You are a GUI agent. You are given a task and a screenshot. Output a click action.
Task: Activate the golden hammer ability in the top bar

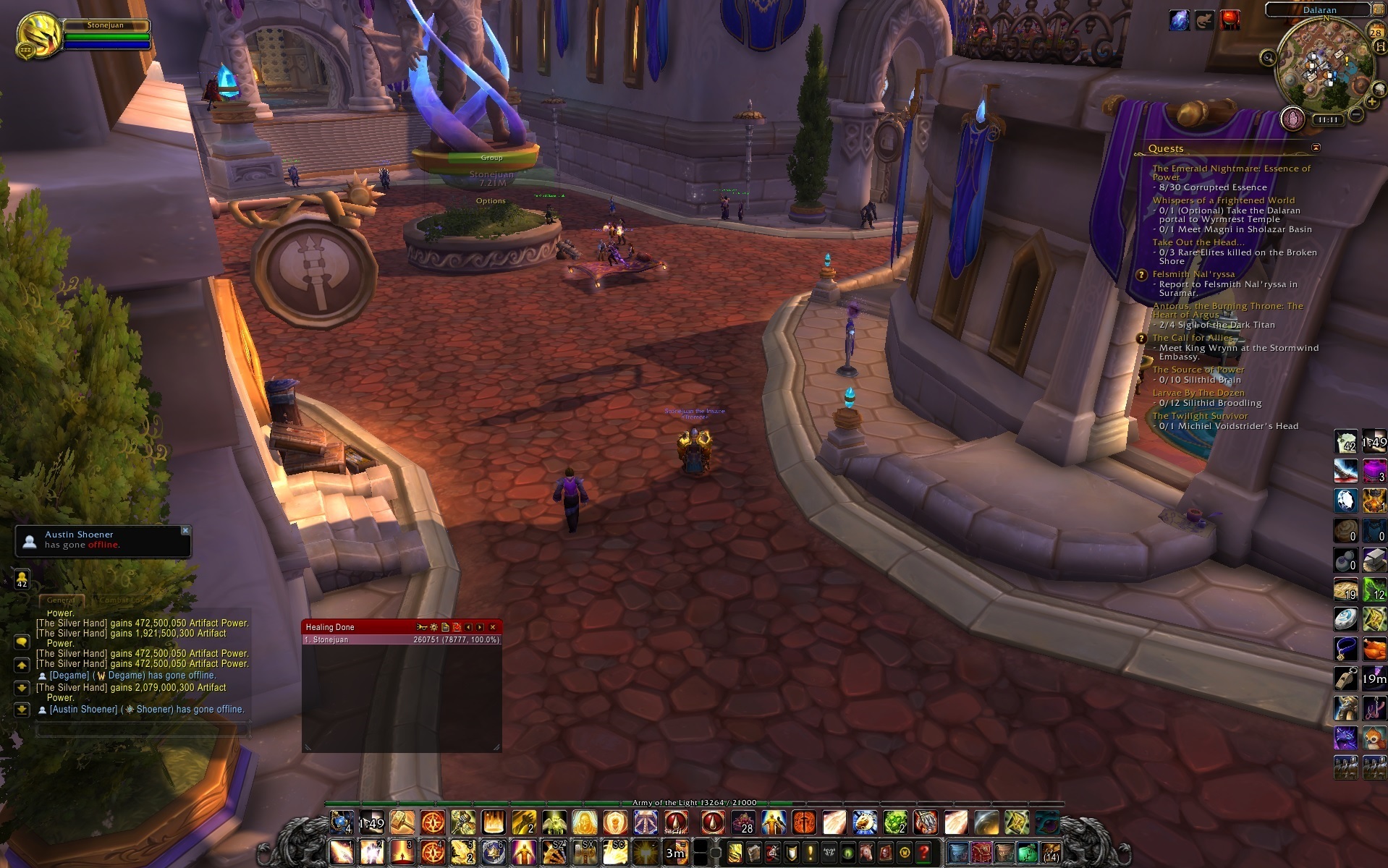(402, 822)
